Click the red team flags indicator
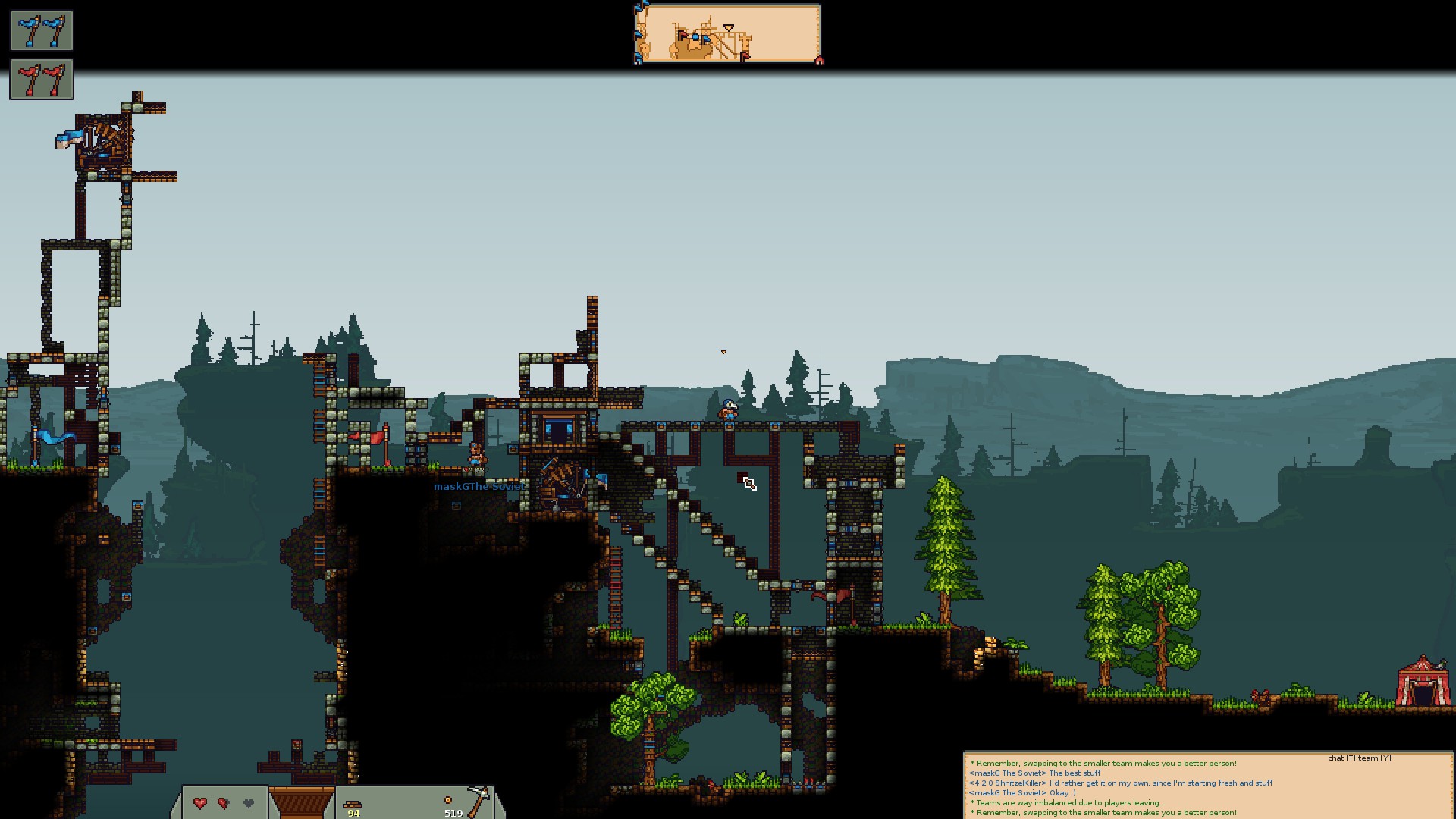The height and width of the screenshot is (819, 1456). pos(42,80)
